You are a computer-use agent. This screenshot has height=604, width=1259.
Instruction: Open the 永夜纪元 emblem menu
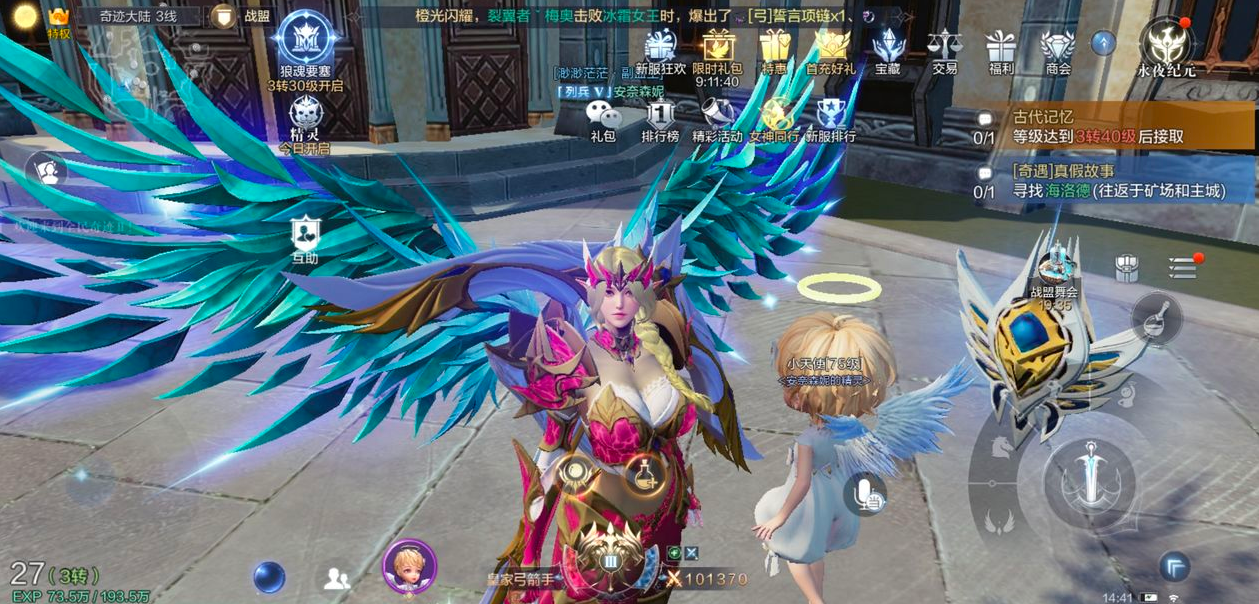pyautogui.click(x=1168, y=46)
